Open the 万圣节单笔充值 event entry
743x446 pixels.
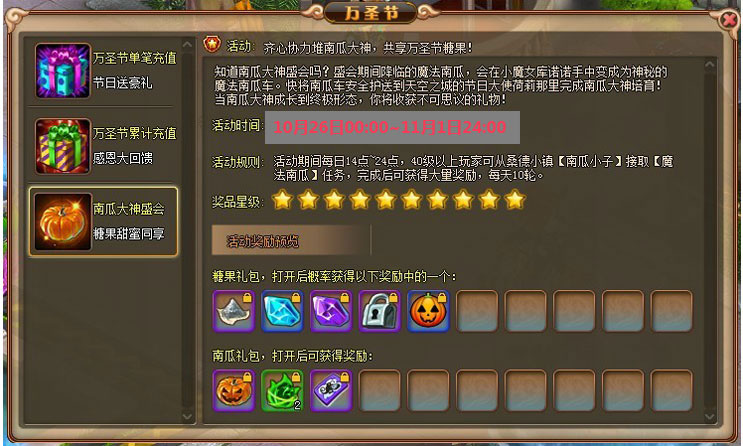click(x=104, y=70)
